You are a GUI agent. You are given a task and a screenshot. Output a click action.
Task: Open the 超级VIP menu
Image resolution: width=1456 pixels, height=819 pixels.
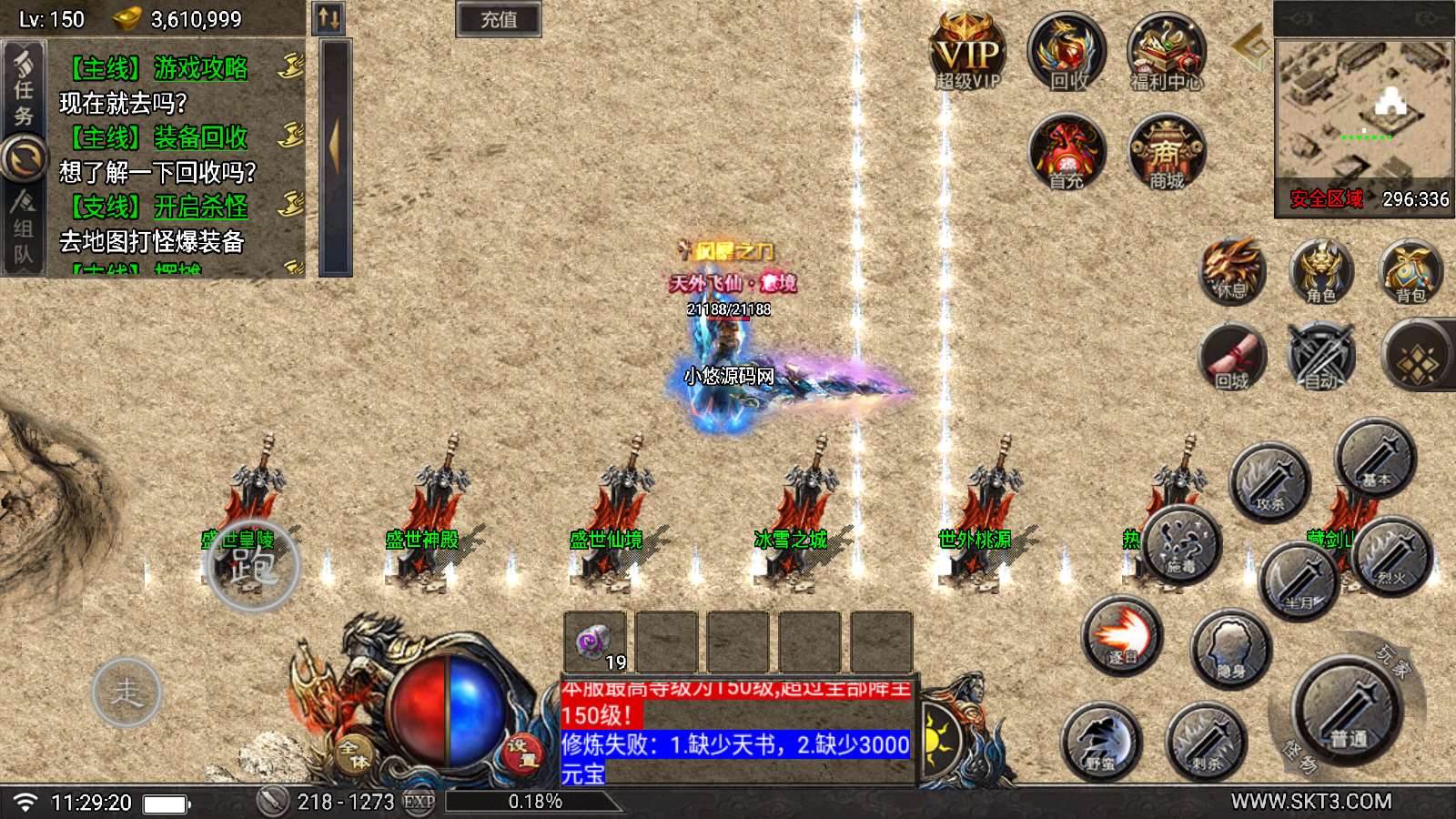967,54
